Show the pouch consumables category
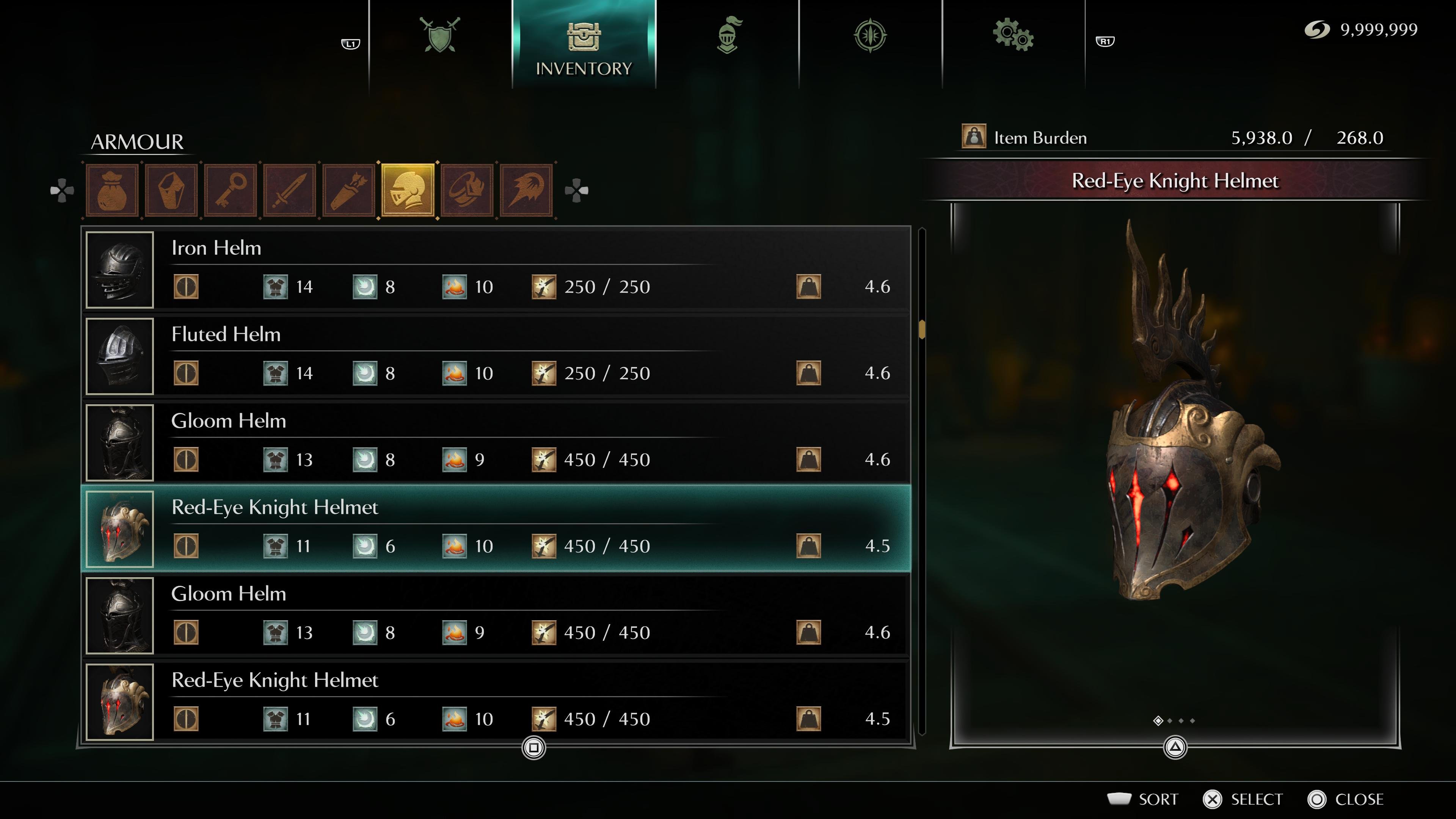 point(113,190)
